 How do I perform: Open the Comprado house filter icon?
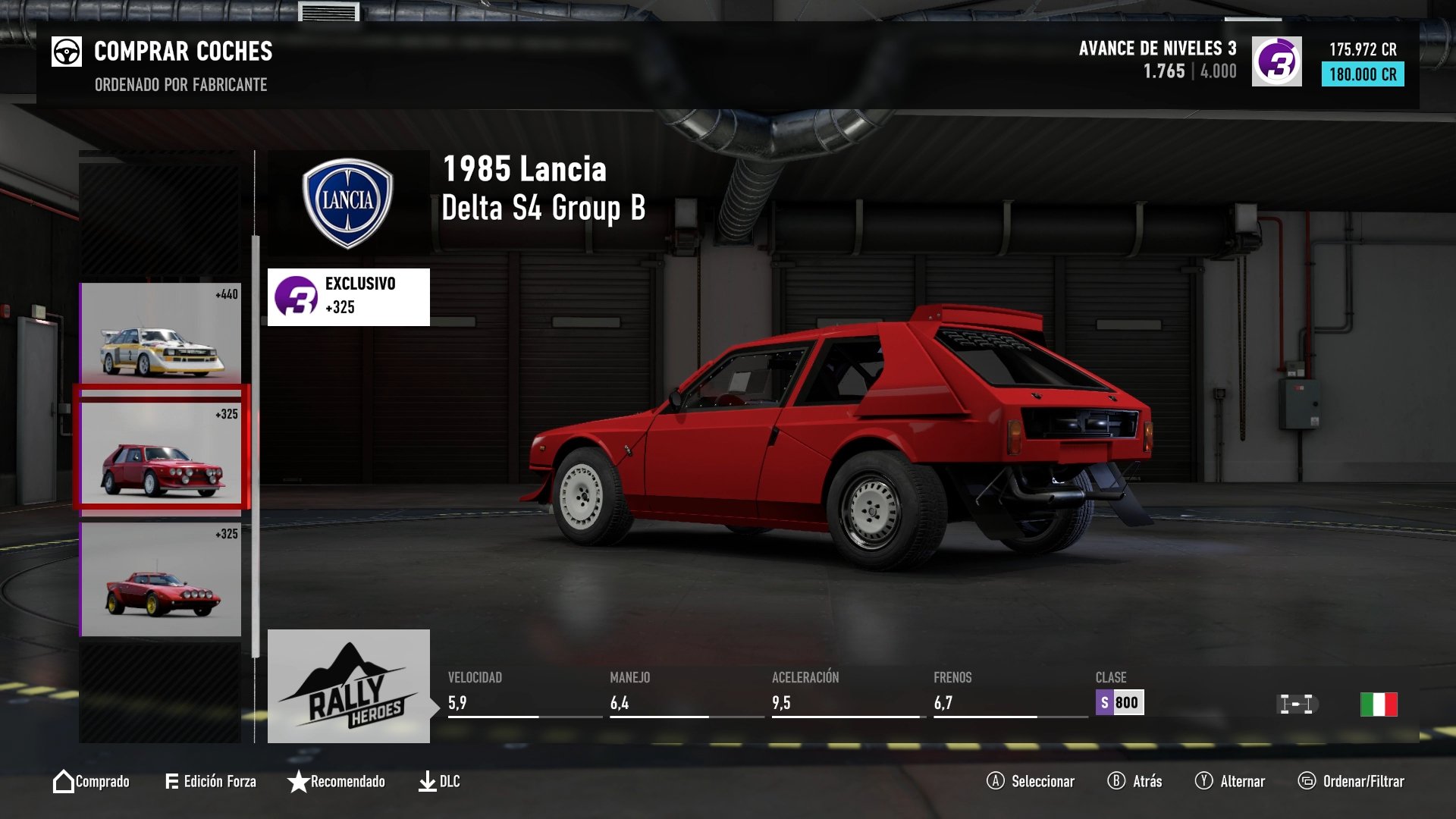click(64, 781)
